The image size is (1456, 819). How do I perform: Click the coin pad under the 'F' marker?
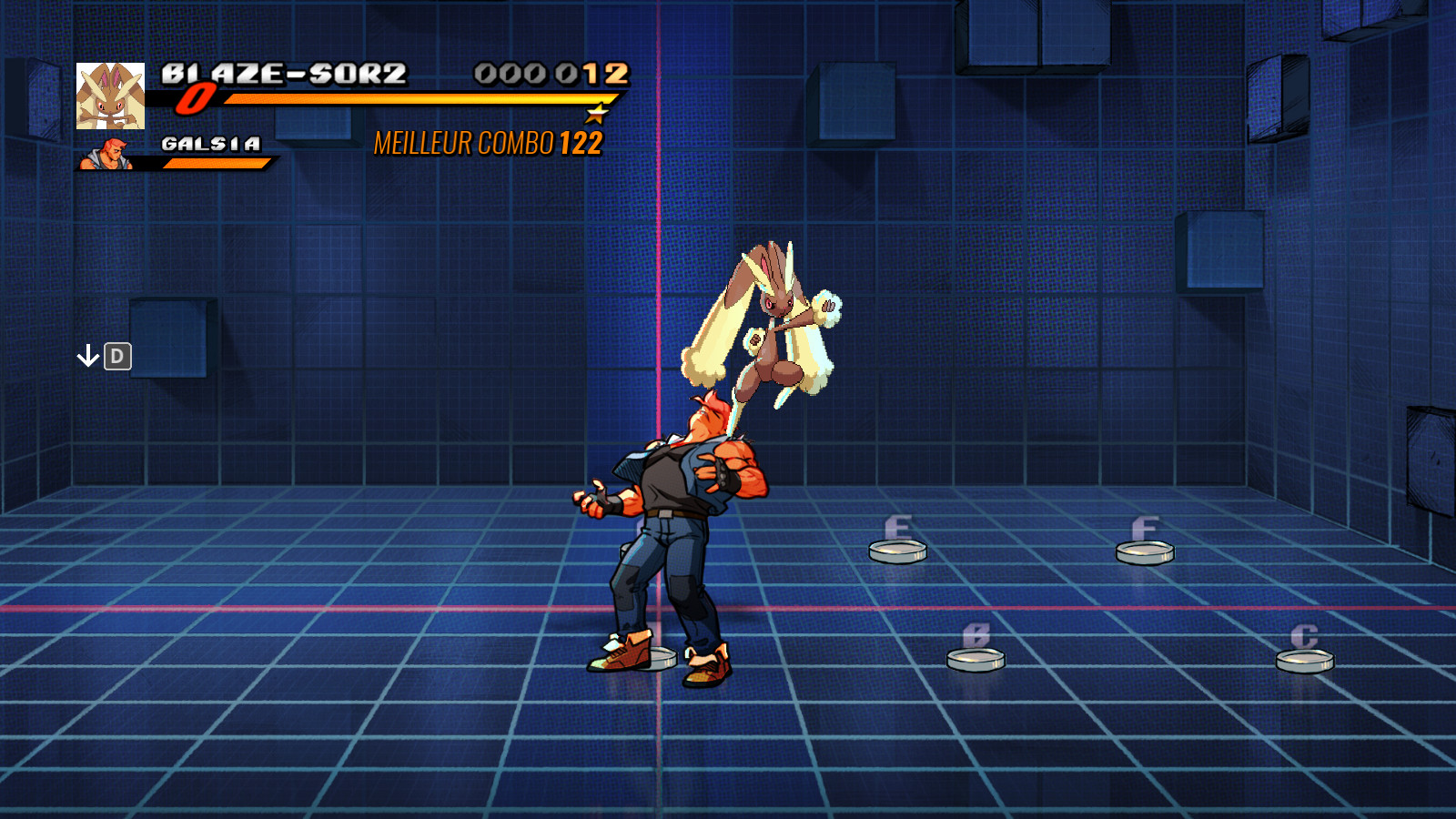(1145, 551)
